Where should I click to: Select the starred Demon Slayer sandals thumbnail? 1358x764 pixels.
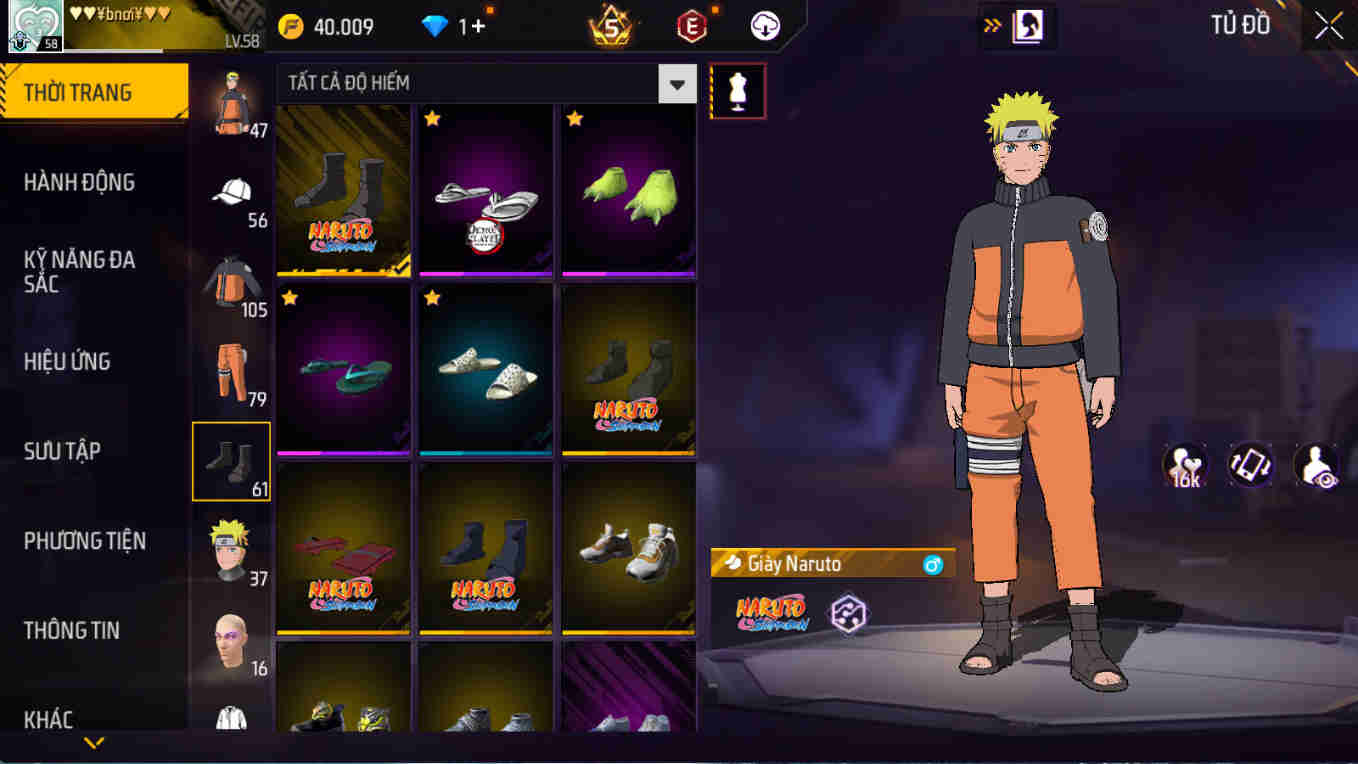[x=485, y=190]
